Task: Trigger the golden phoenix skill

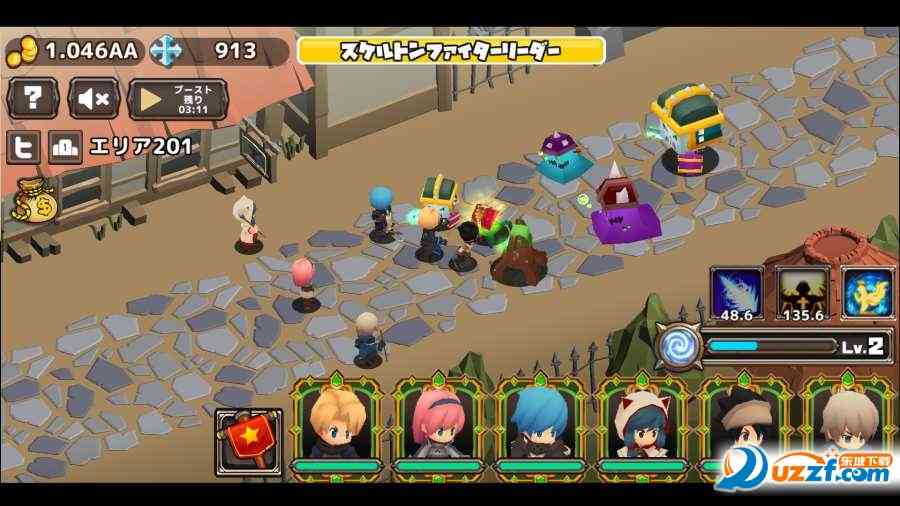Action: [x=867, y=289]
